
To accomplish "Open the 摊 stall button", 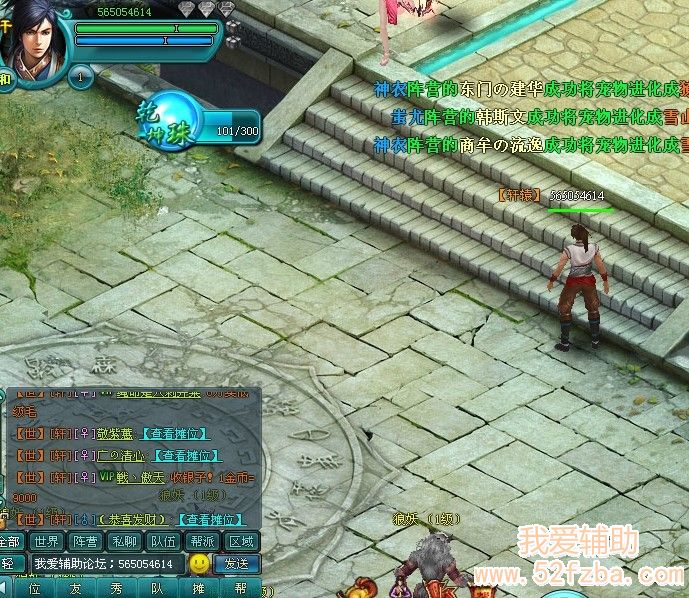I will pyautogui.click(x=198, y=589).
